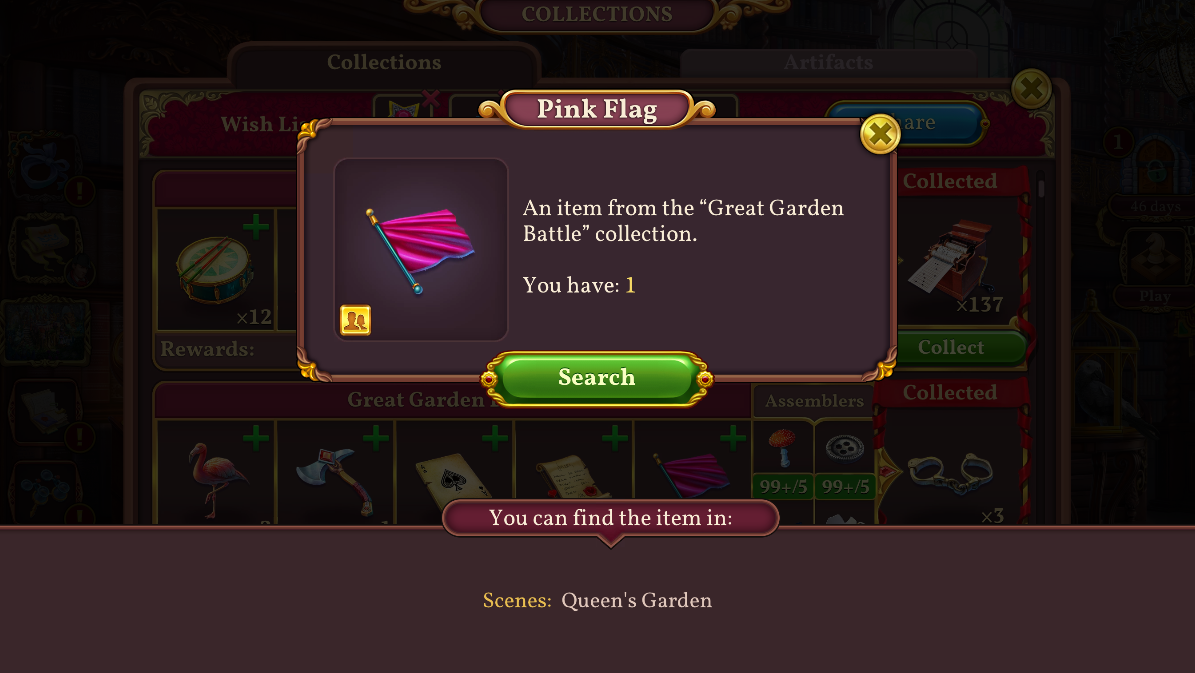Close the Pink Flag popup
The height and width of the screenshot is (673, 1195).
(x=879, y=133)
